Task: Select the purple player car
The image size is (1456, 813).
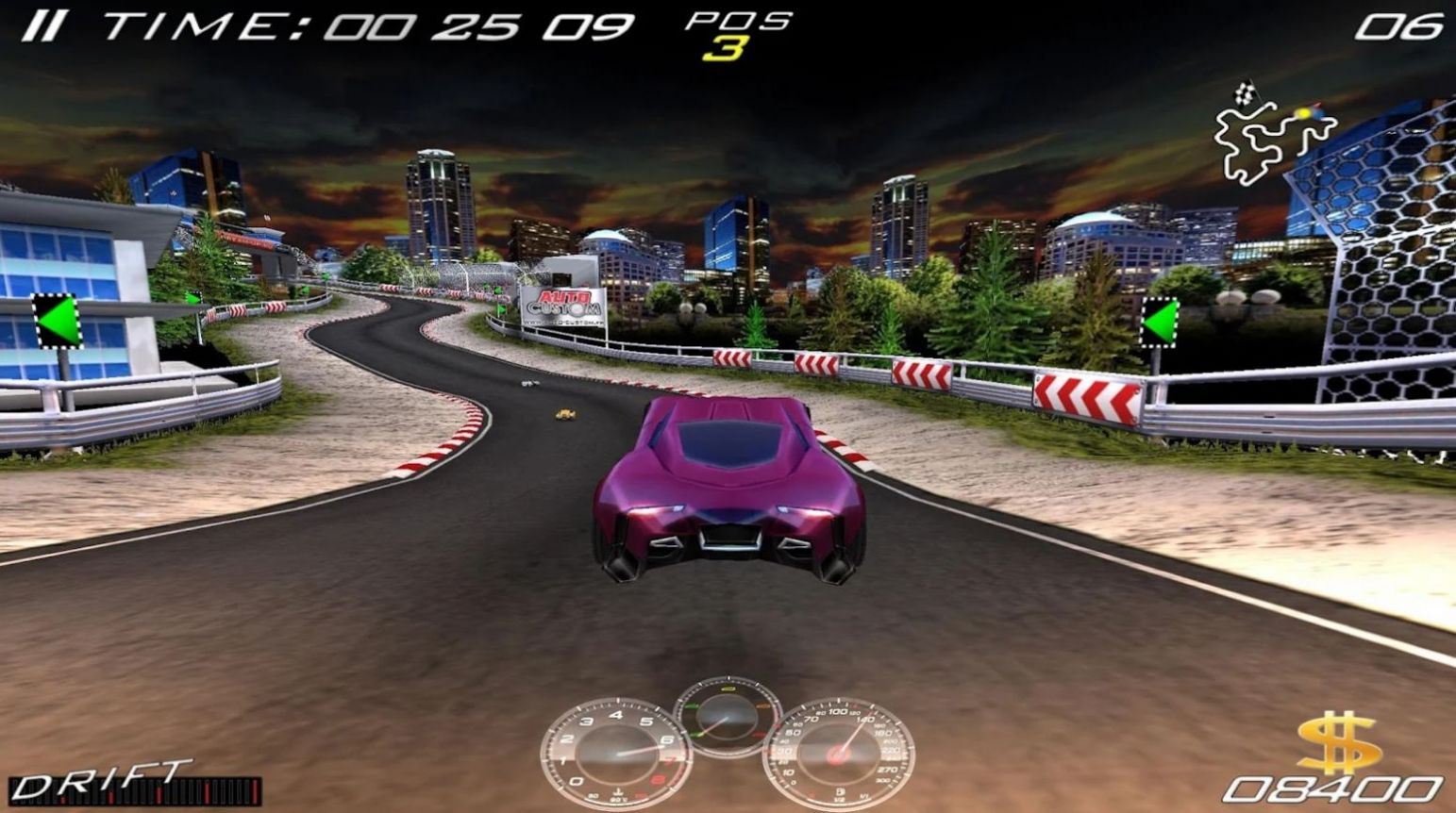Action: (728, 490)
